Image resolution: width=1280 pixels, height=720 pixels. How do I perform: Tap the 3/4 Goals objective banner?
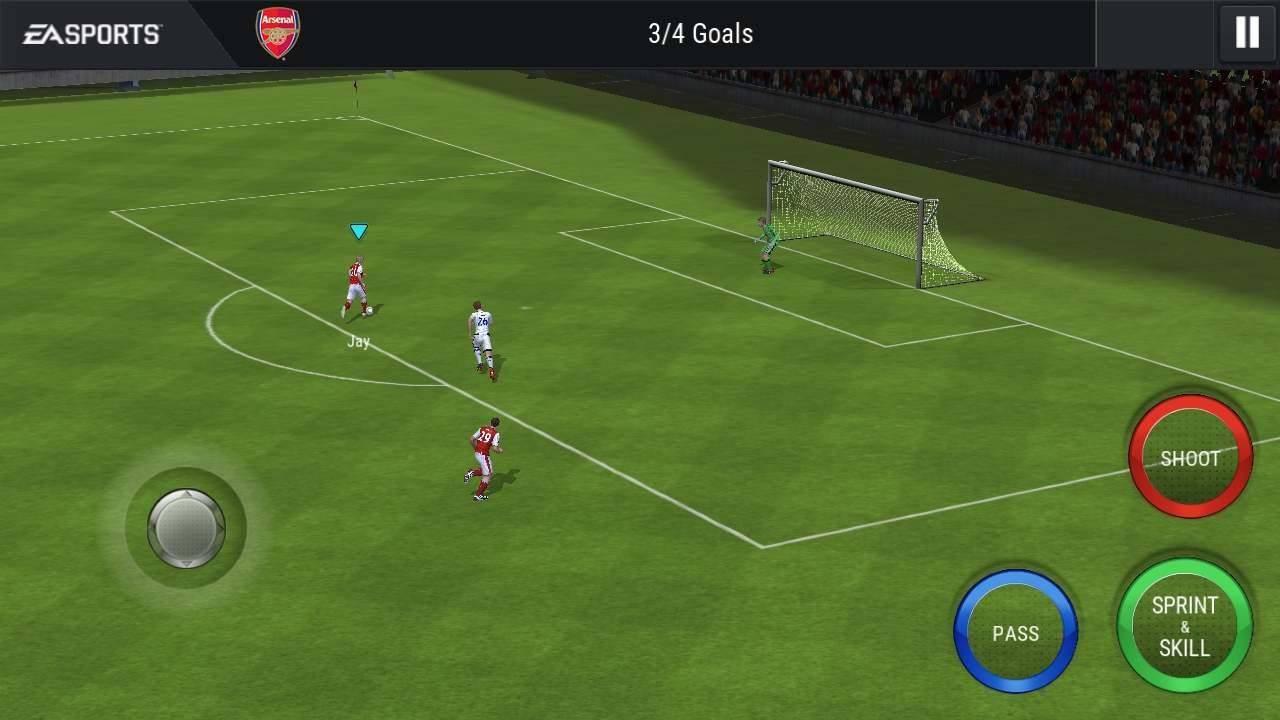click(x=700, y=33)
